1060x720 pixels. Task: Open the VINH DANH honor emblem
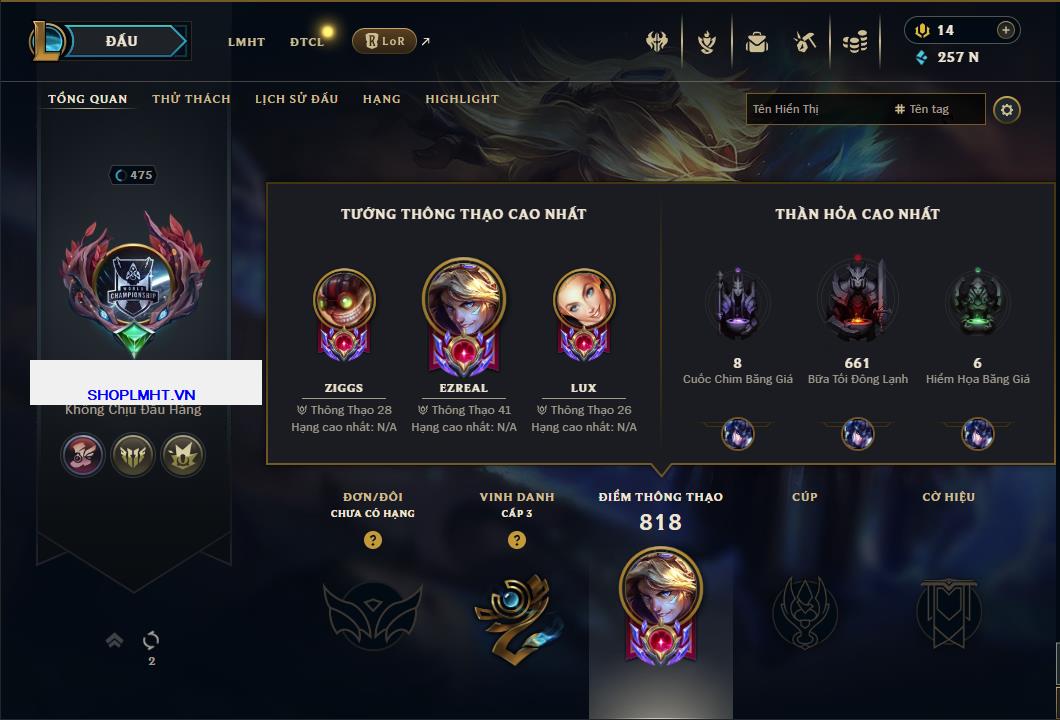tap(516, 614)
